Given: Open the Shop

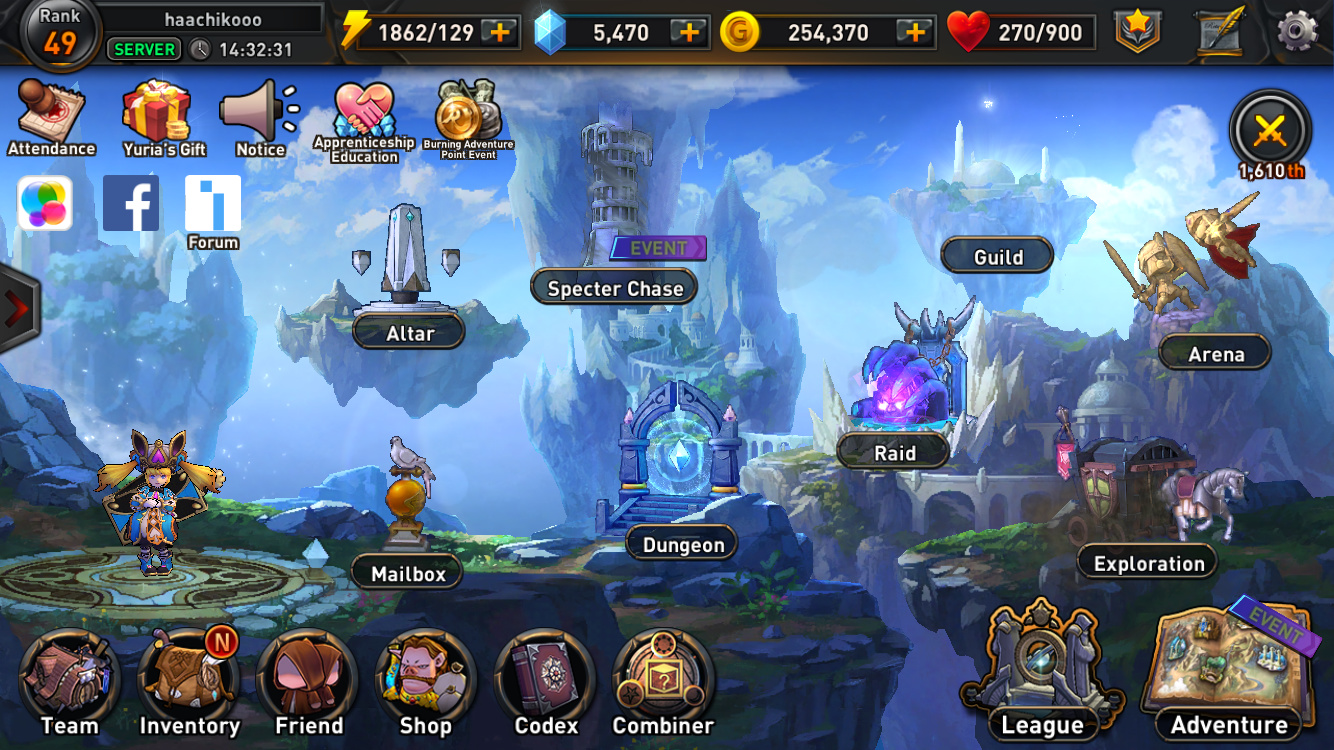Looking at the screenshot, I should [425, 685].
